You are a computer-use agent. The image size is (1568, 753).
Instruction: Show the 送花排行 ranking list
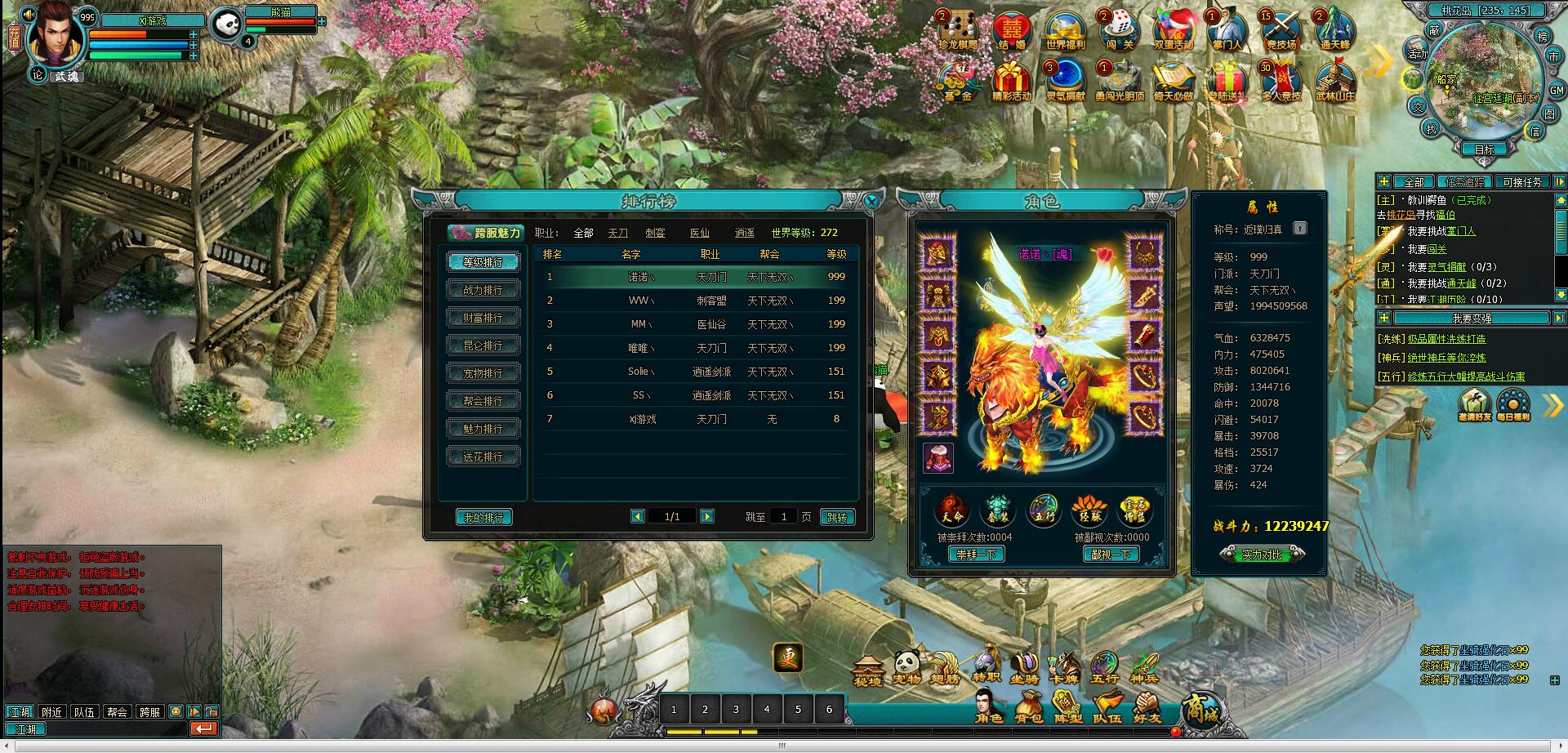tap(483, 457)
